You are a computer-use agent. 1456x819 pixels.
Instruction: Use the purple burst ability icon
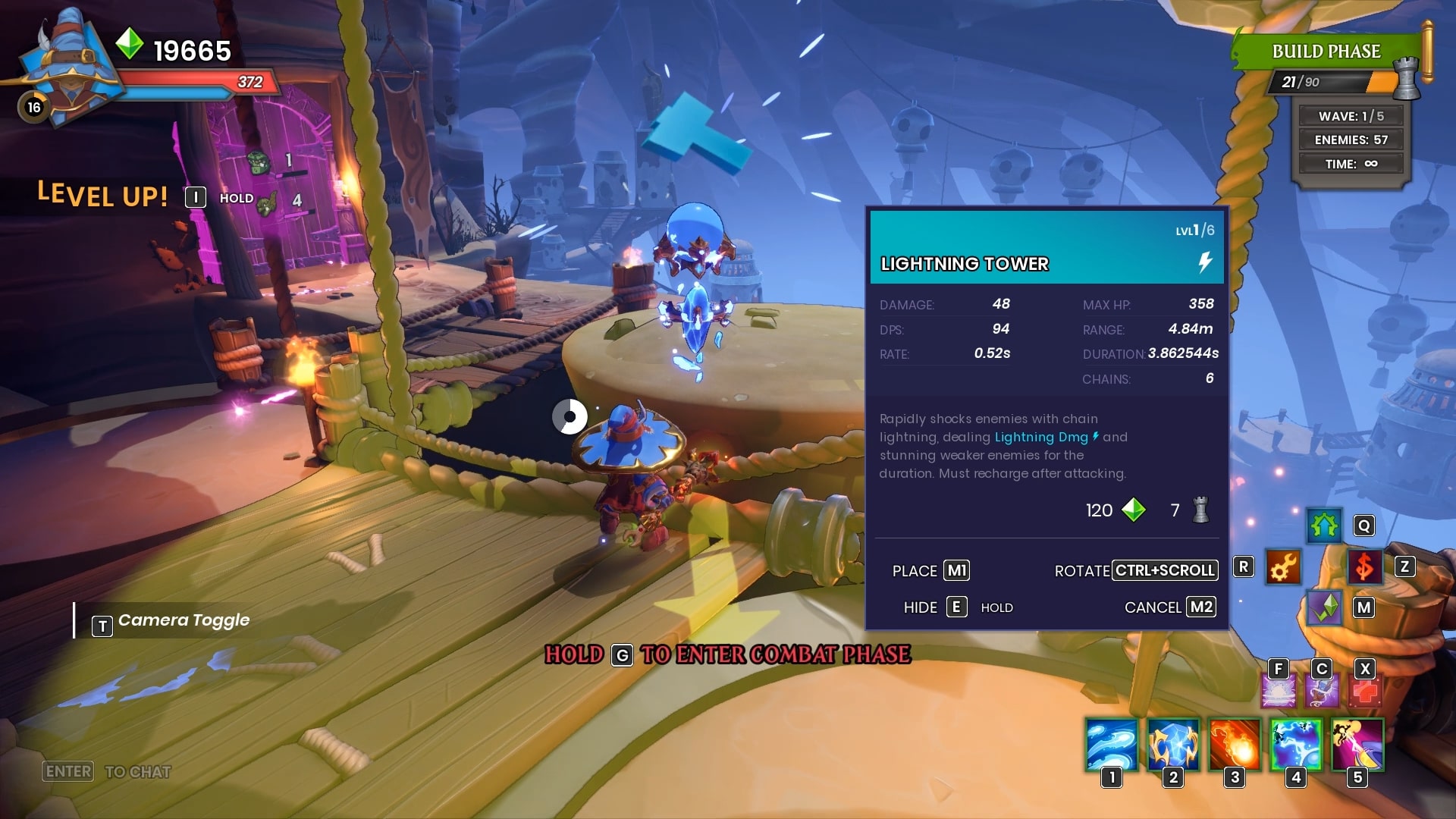(1279, 692)
